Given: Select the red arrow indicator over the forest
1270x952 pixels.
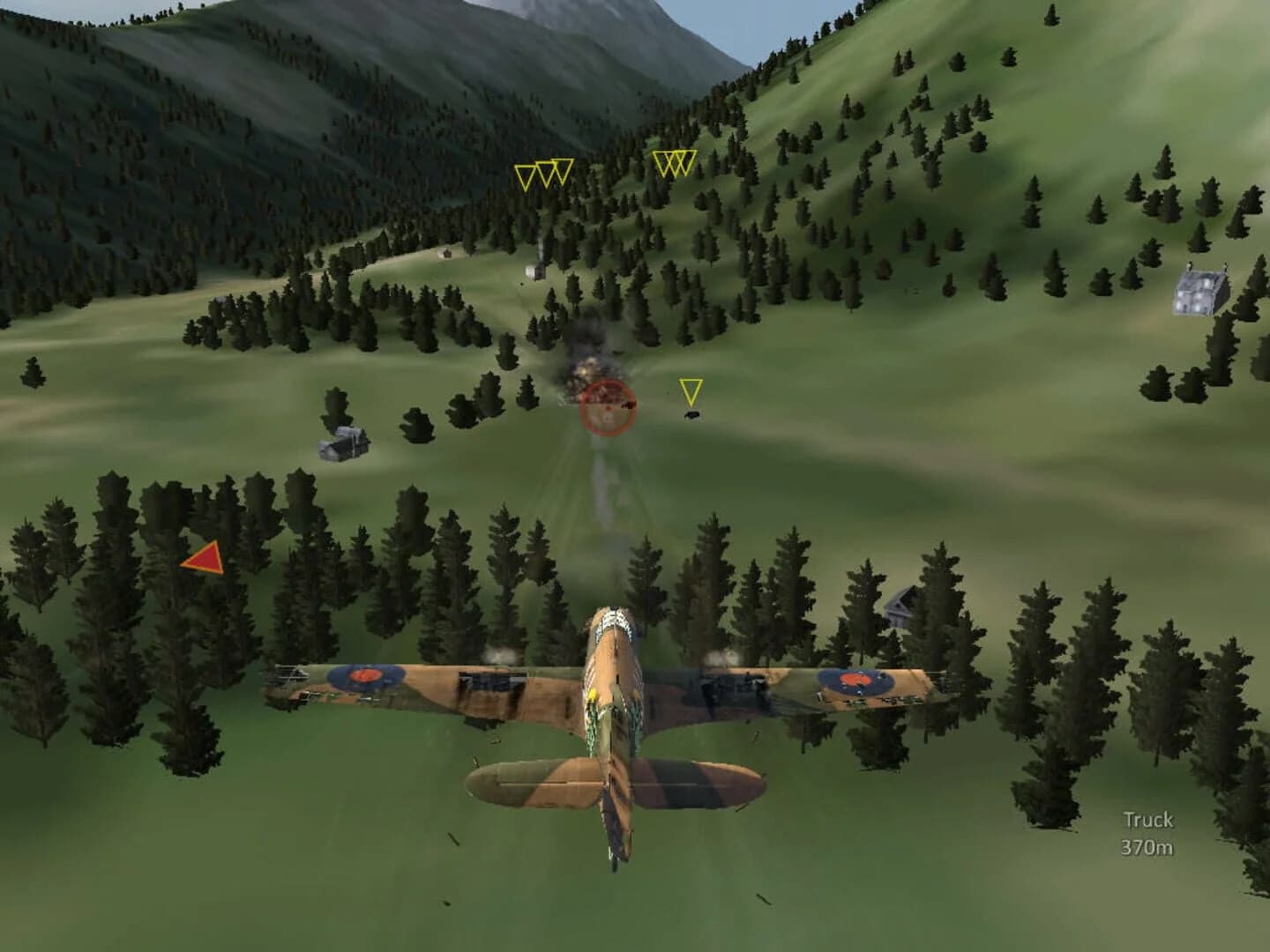Looking at the screenshot, I should coord(203,557).
